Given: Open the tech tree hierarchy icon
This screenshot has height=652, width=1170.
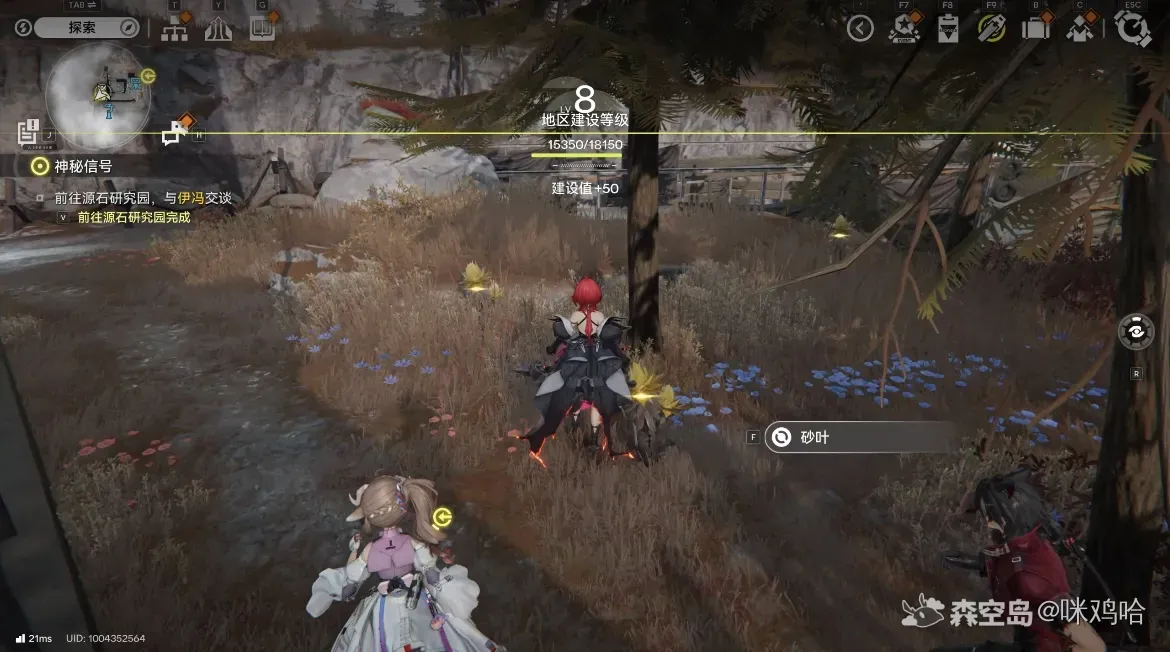Looking at the screenshot, I should click(175, 29).
